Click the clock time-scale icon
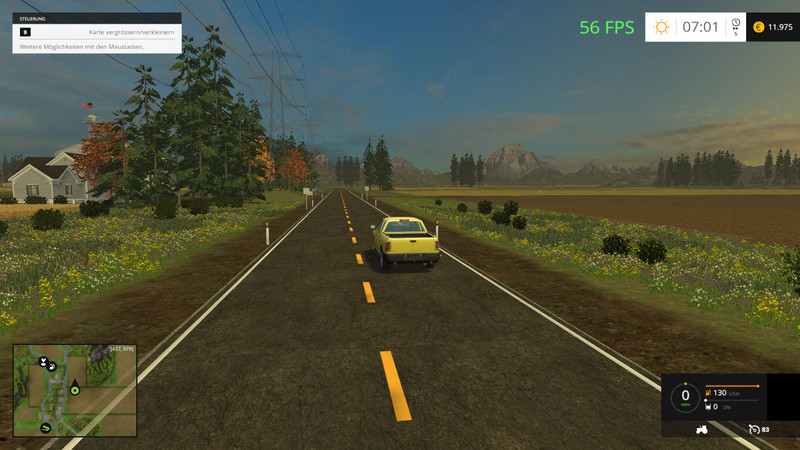The width and height of the screenshot is (800, 450). pos(735,24)
